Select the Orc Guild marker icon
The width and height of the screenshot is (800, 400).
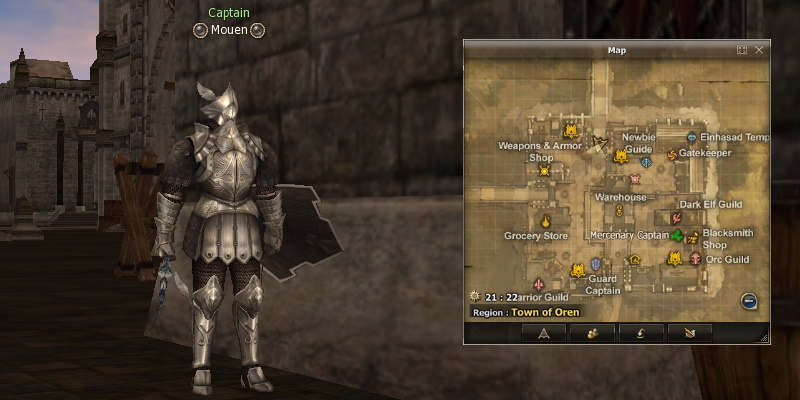696,259
